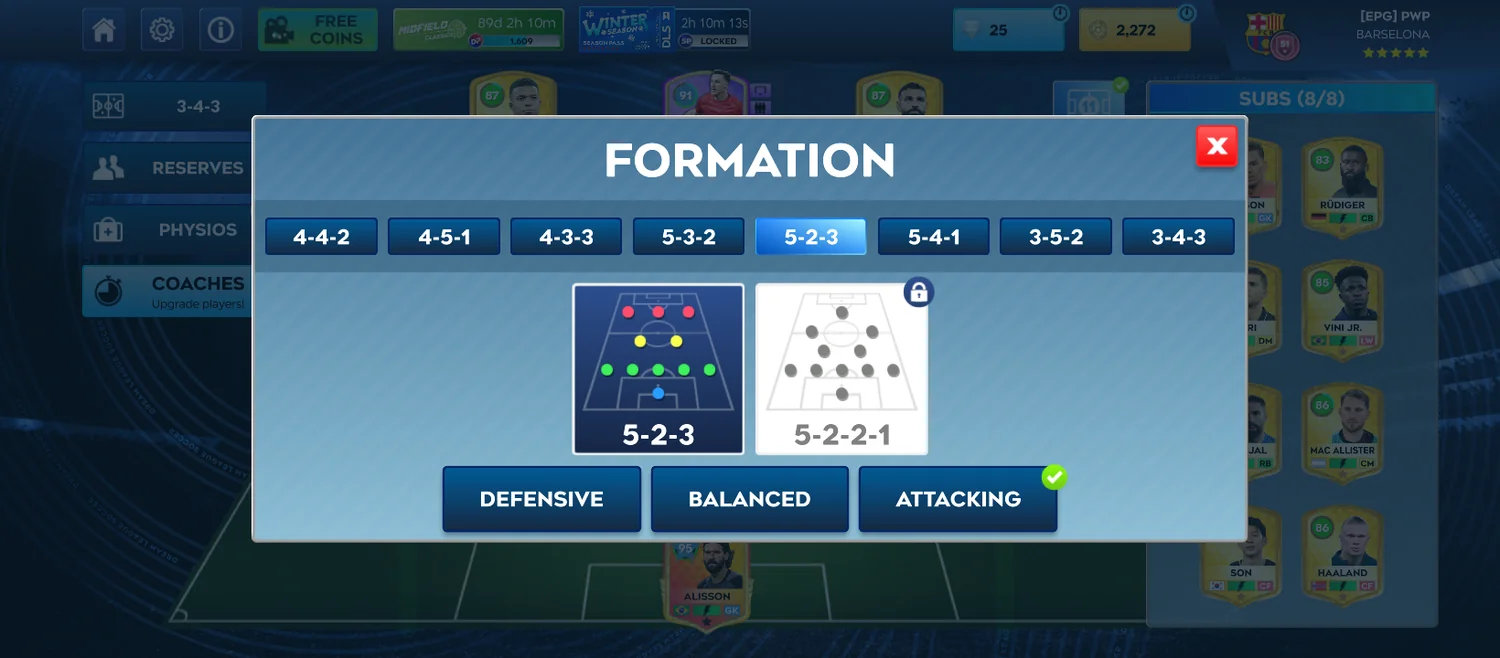Select the Attacking play style
The image size is (1500, 658).
tap(957, 499)
